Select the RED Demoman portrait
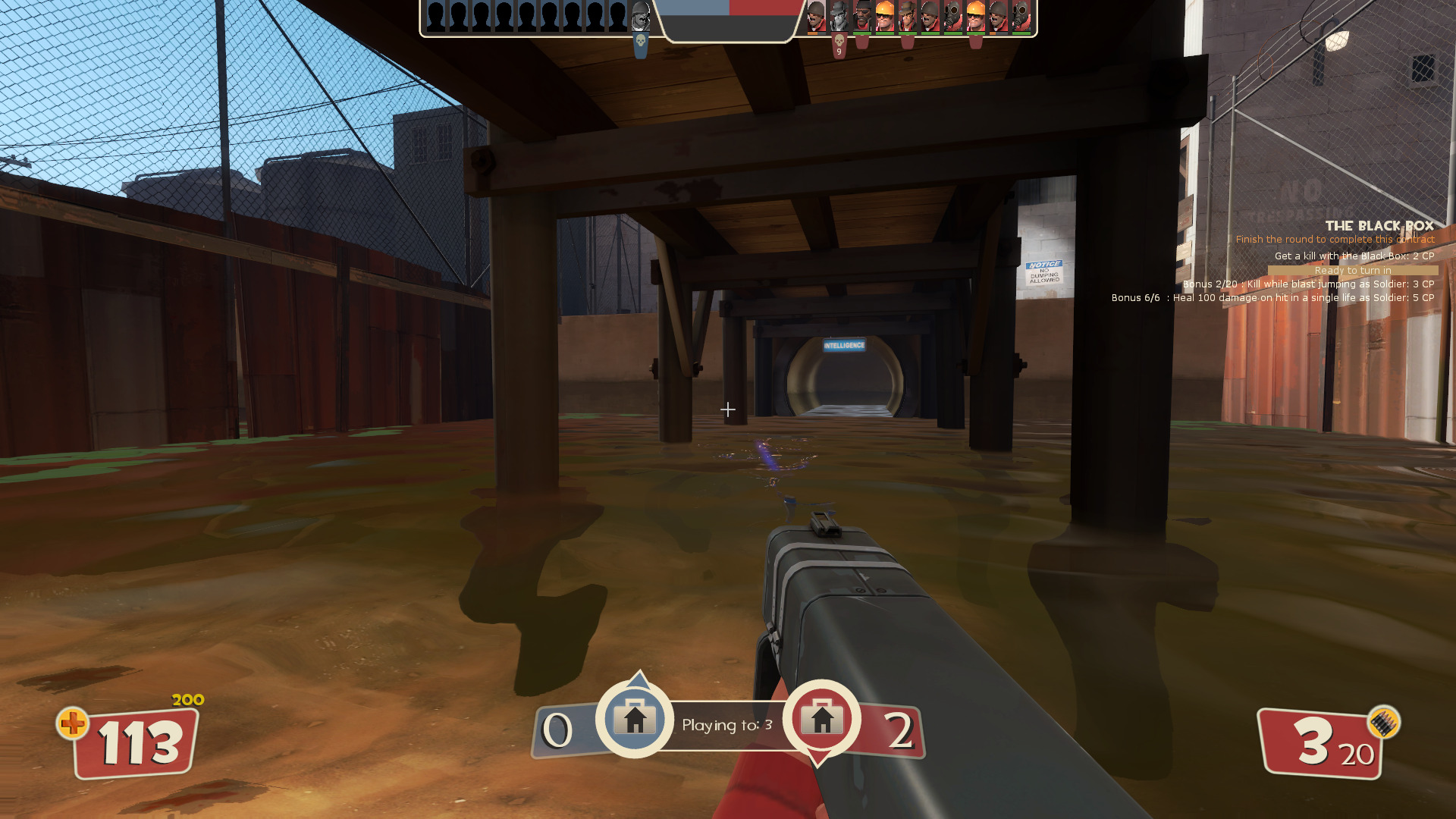The width and height of the screenshot is (1456, 819). click(862, 17)
